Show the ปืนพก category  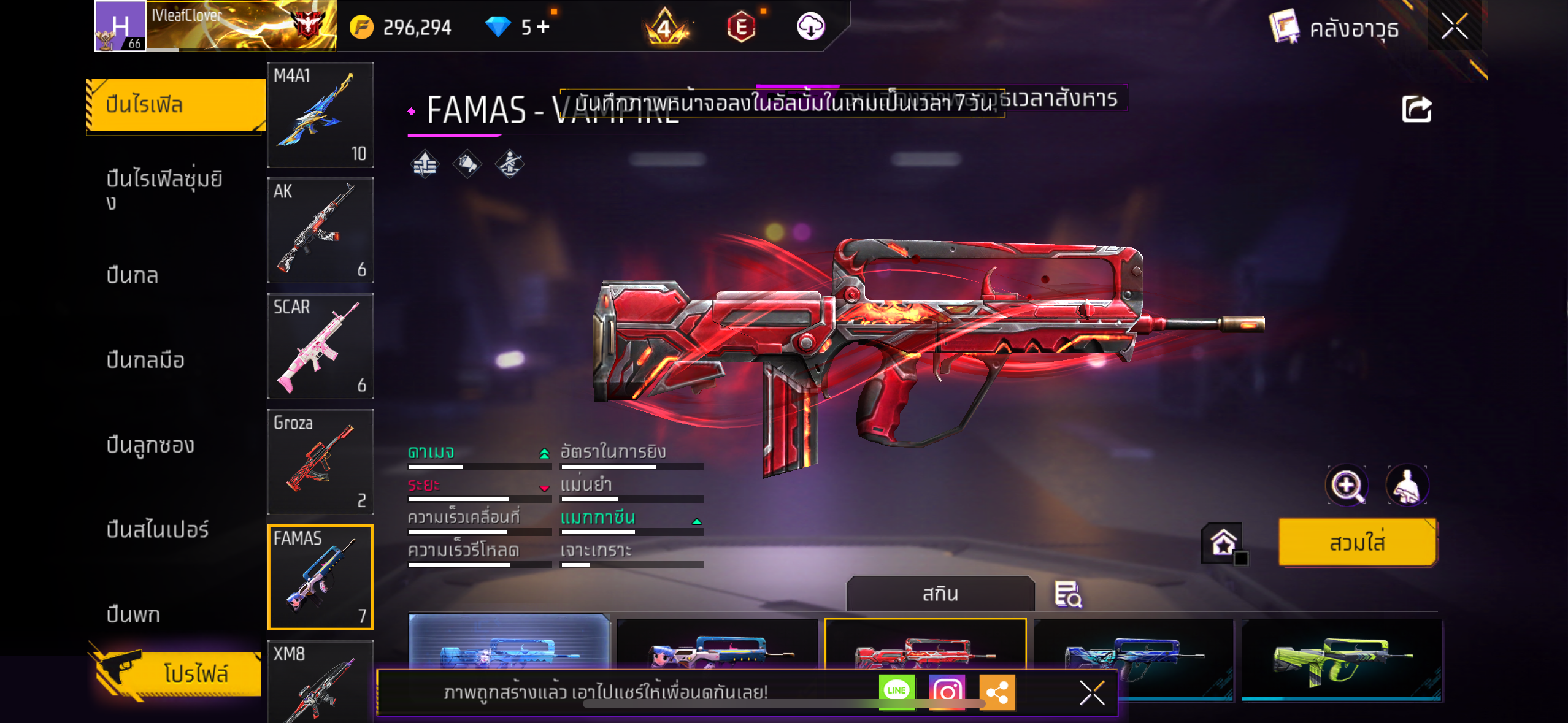point(133,614)
